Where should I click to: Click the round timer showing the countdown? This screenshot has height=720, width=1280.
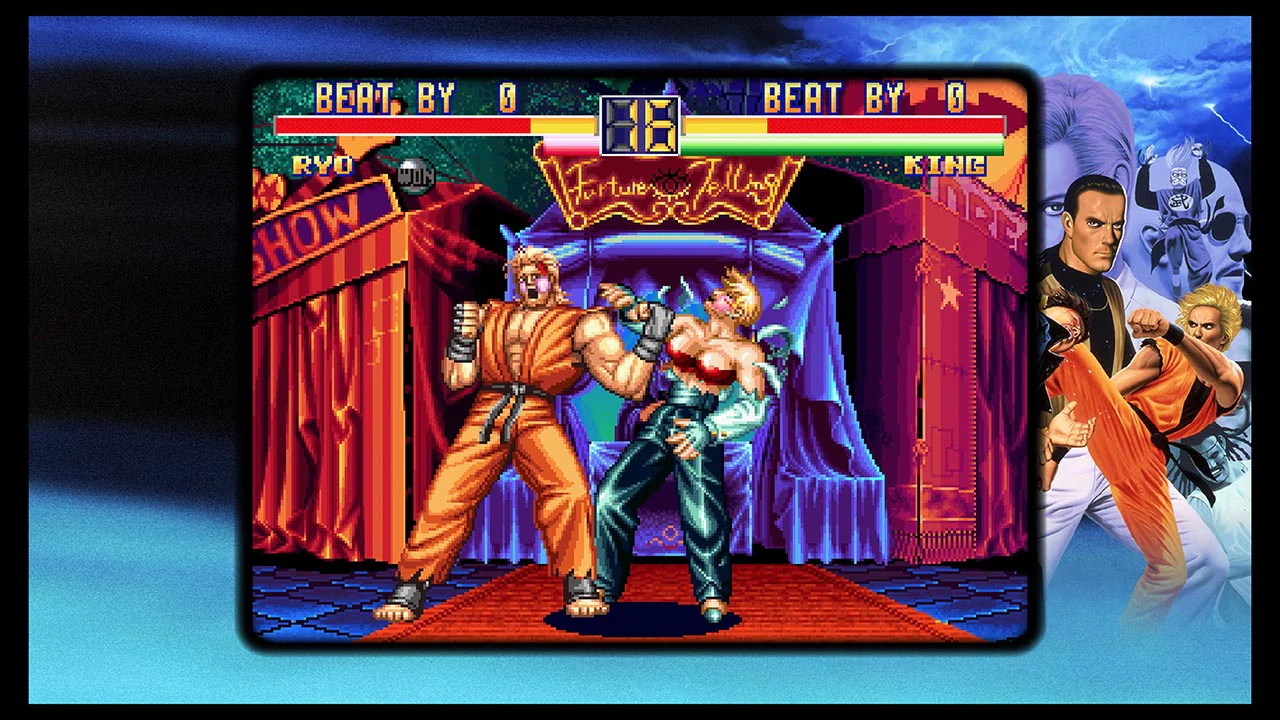[x=640, y=125]
